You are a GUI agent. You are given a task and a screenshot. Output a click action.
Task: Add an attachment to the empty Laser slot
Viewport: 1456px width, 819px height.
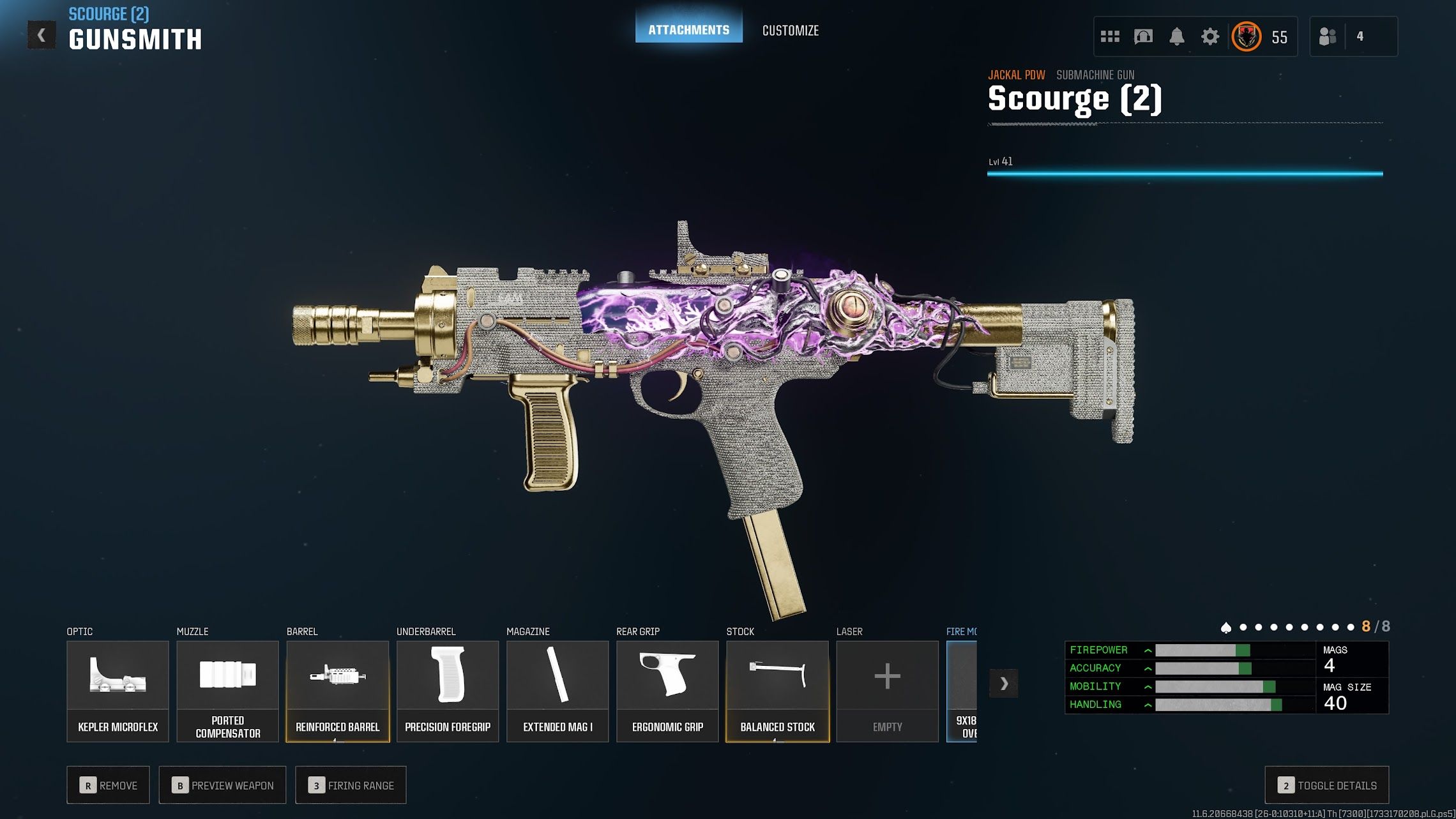point(887,691)
